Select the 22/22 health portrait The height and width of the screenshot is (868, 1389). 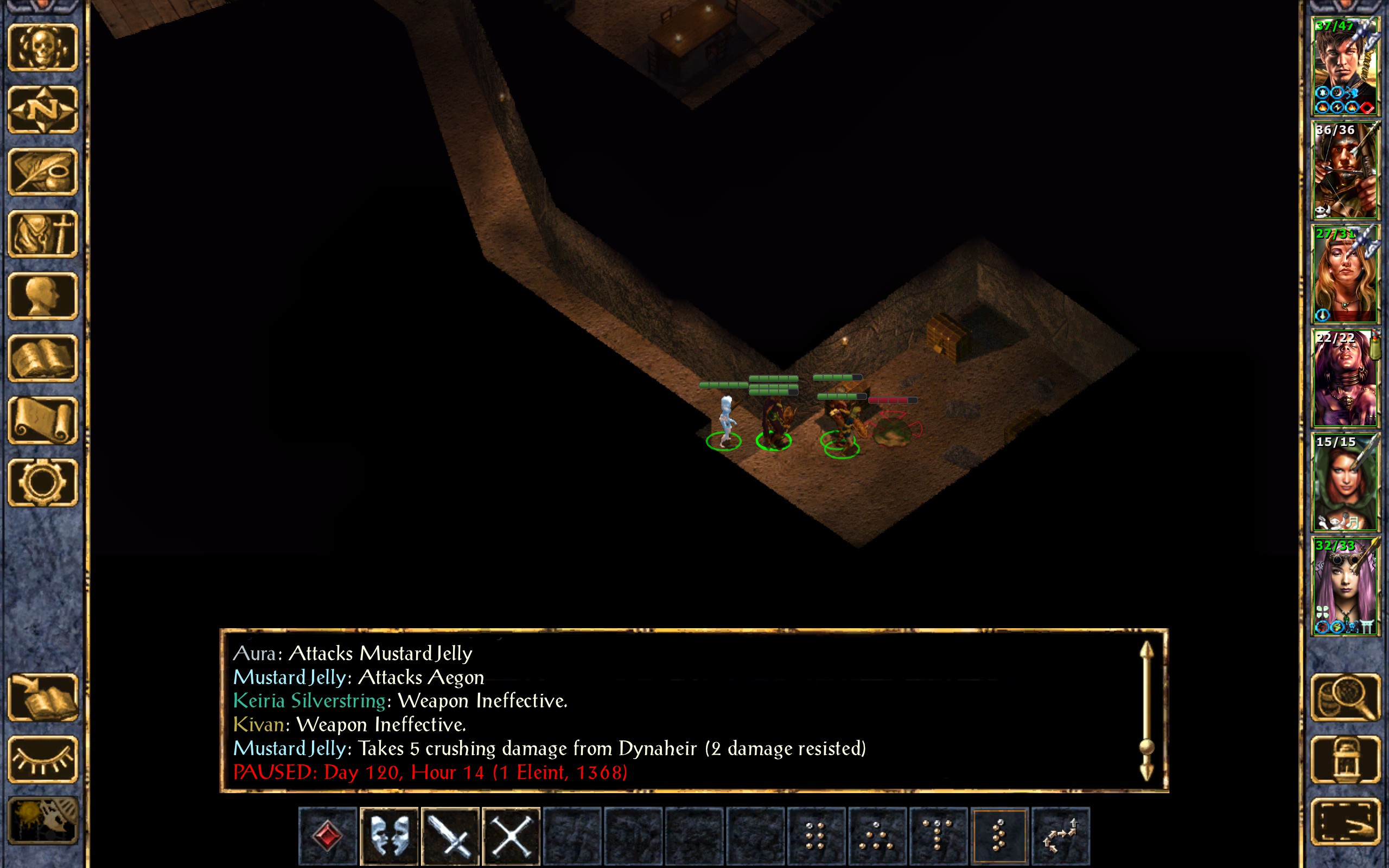point(1345,378)
